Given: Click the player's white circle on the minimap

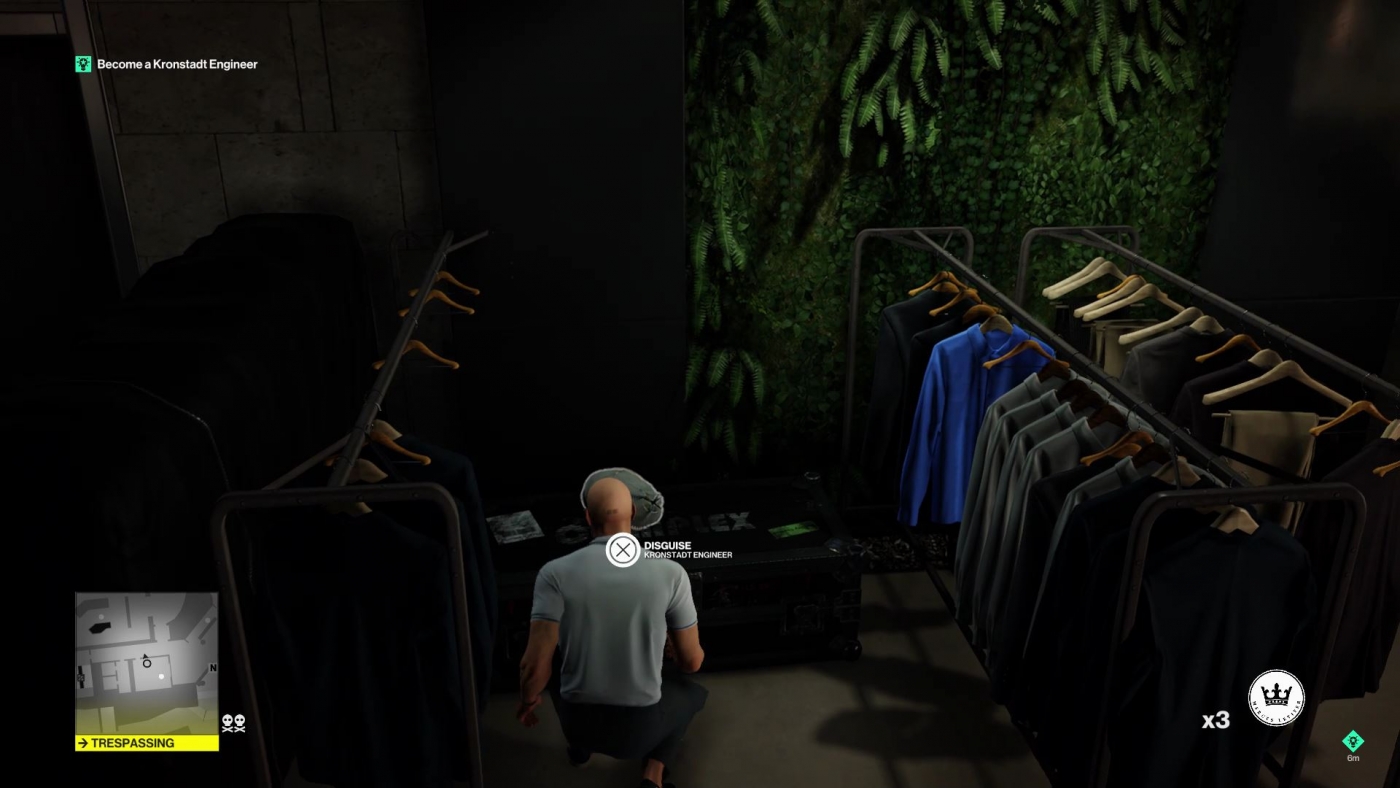Looking at the screenshot, I should pyautogui.click(x=147, y=664).
